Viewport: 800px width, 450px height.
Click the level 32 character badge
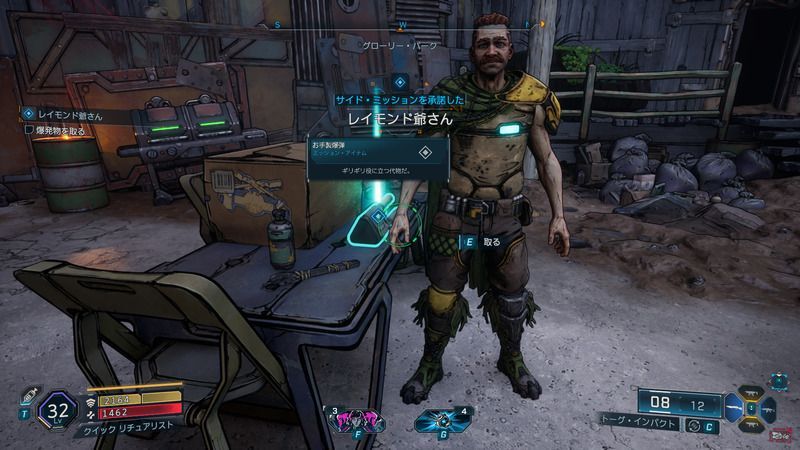pyautogui.click(x=57, y=410)
